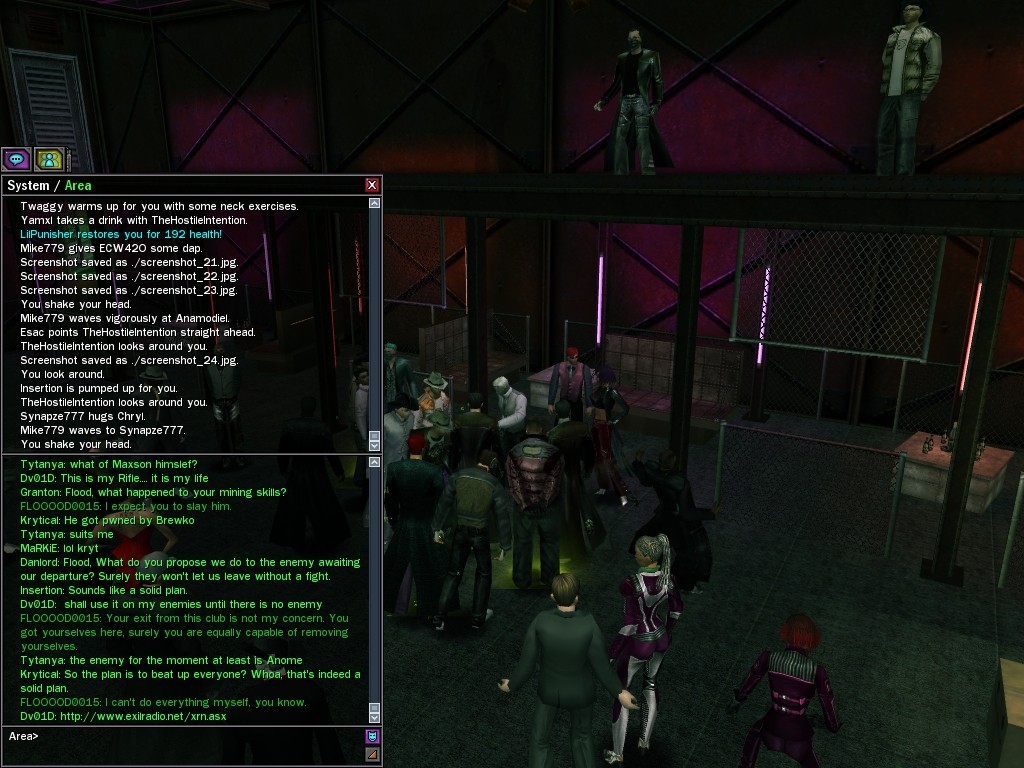Click the orange triangle resize corner button
1024x768 pixels.
click(x=372, y=754)
